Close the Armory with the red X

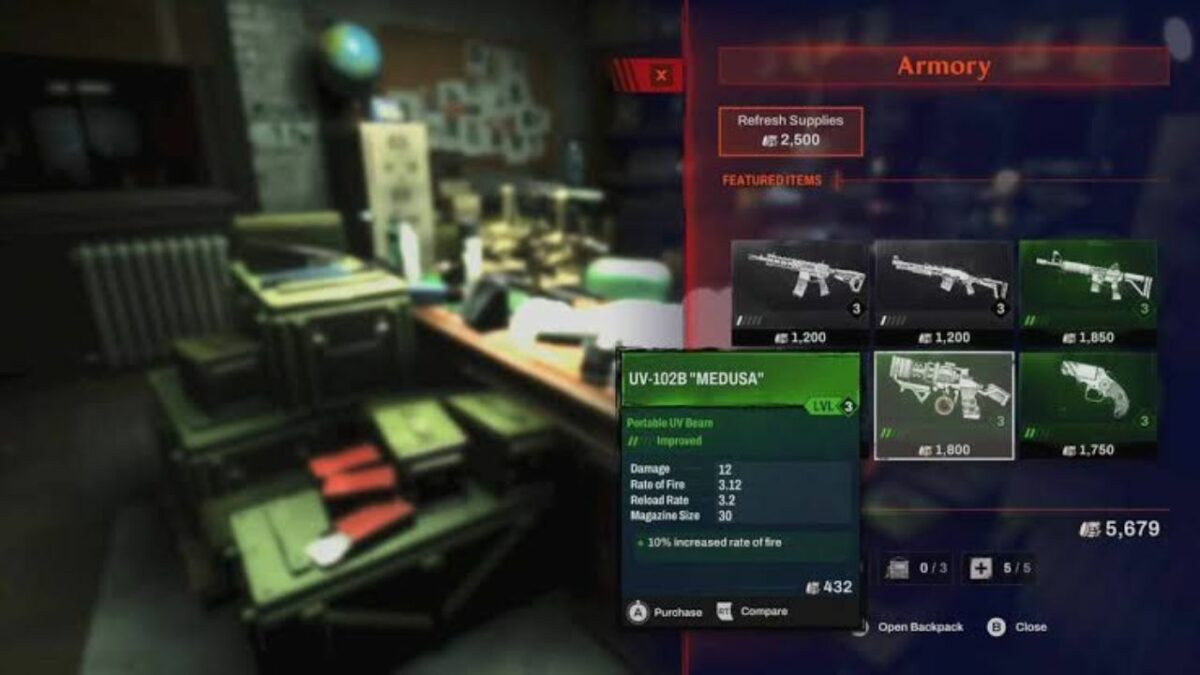pyautogui.click(x=661, y=74)
